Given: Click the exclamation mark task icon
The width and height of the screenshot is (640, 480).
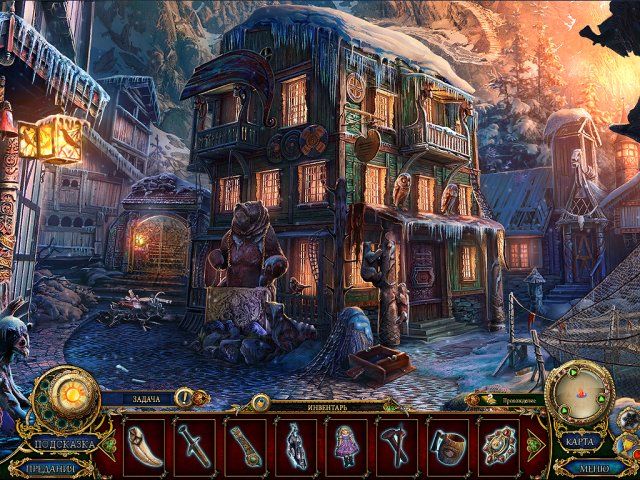Looking at the screenshot, I should click(x=185, y=397).
